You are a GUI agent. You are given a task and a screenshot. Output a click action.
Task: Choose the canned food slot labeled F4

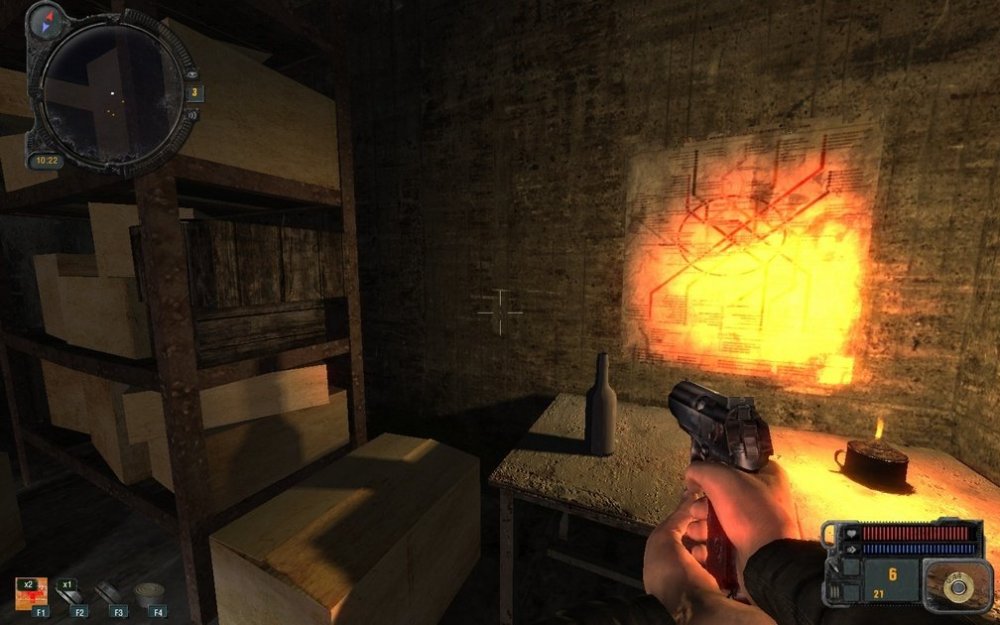coord(152,593)
